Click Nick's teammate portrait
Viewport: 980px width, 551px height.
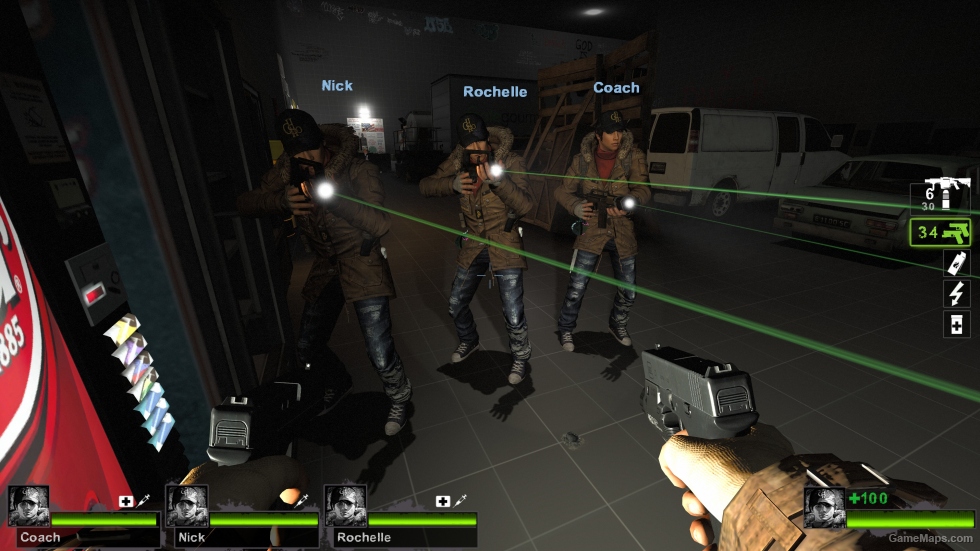(187, 506)
